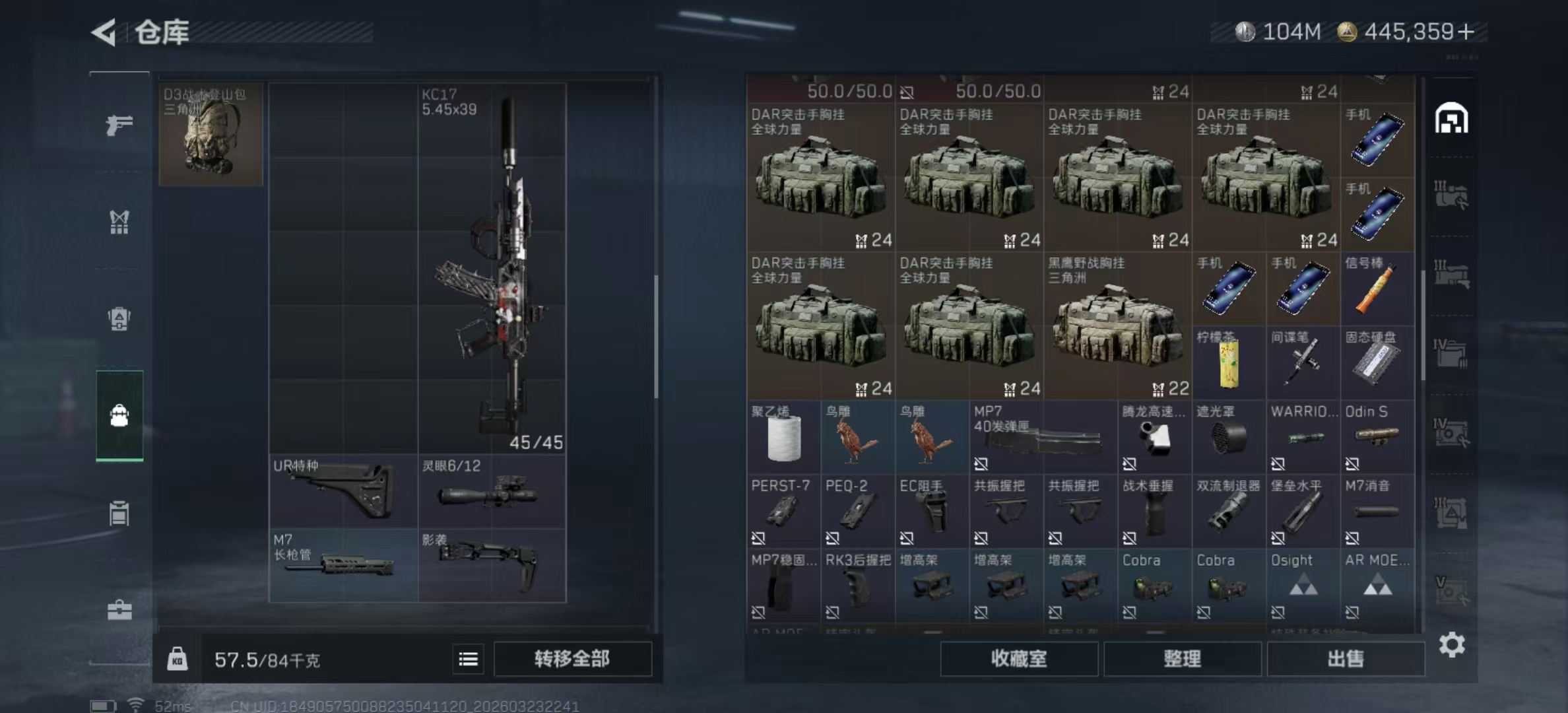Pick the 信号棒 flare item
This screenshot has width=1568, height=713.
coord(1377,289)
